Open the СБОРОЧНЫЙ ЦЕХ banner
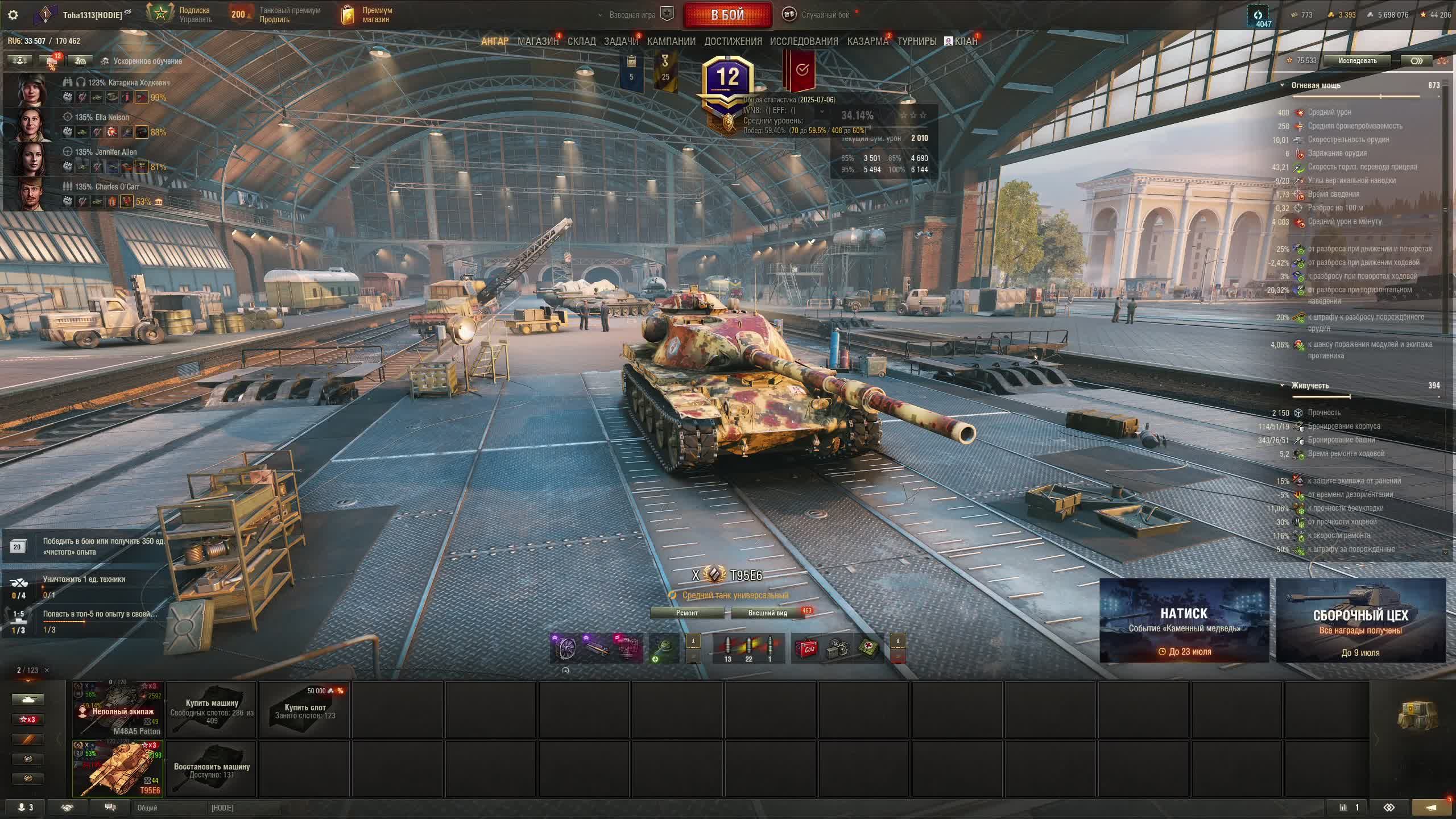The height and width of the screenshot is (819, 1456). (1360, 621)
